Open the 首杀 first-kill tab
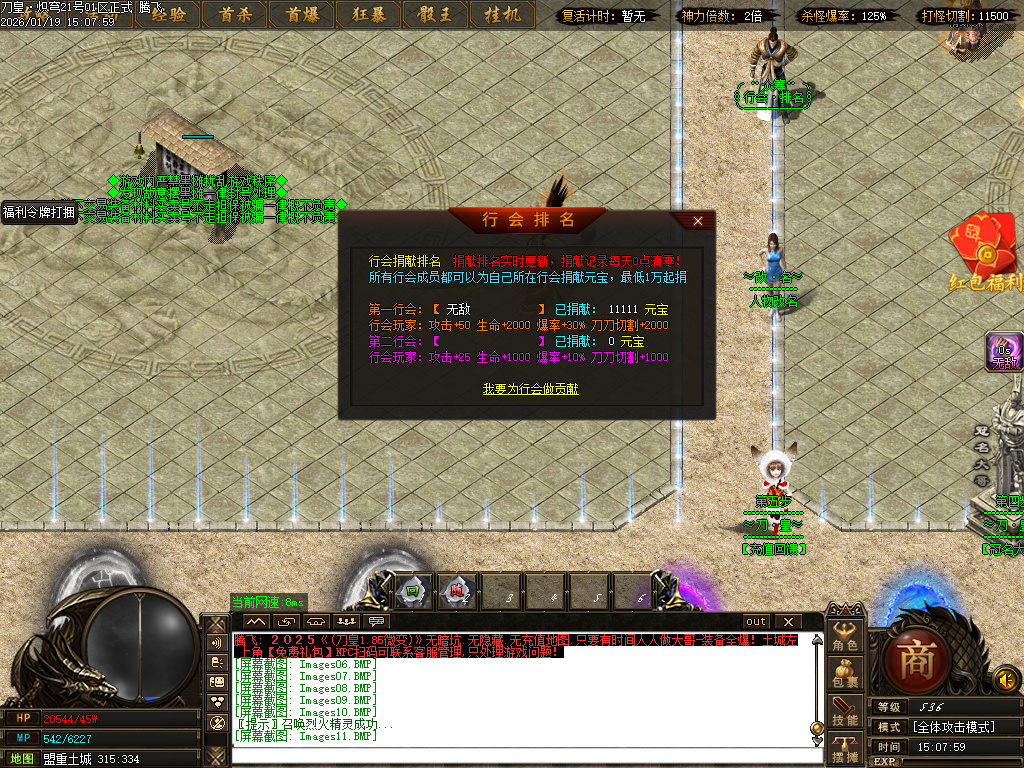This screenshot has height=768, width=1024. tap(235, 14)
